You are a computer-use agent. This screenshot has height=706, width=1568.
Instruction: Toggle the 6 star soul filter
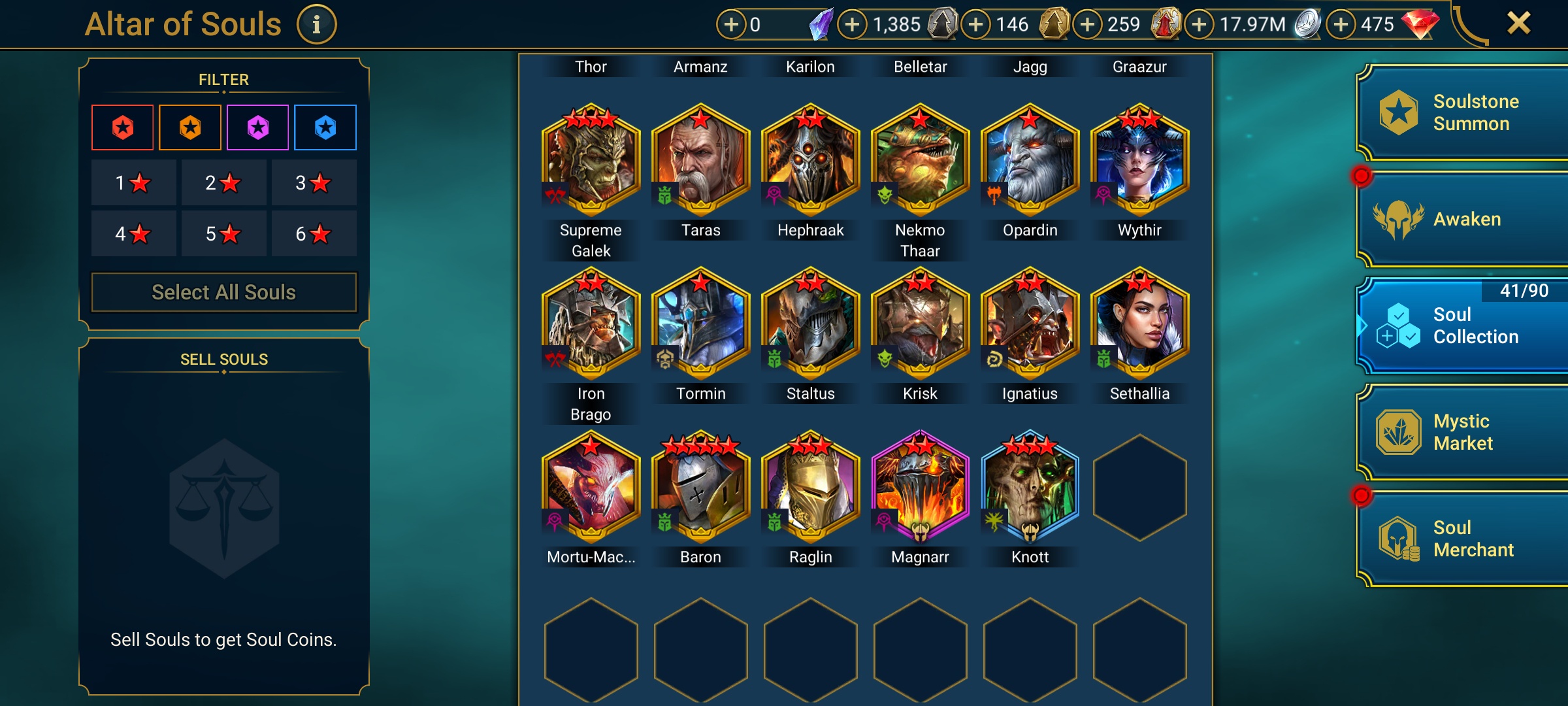[314, 233]
